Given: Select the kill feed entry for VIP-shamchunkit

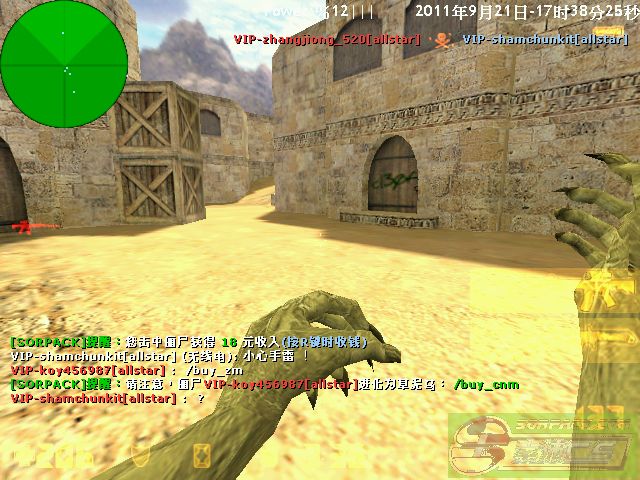Looking at the screenshot, I should point(544,39).
